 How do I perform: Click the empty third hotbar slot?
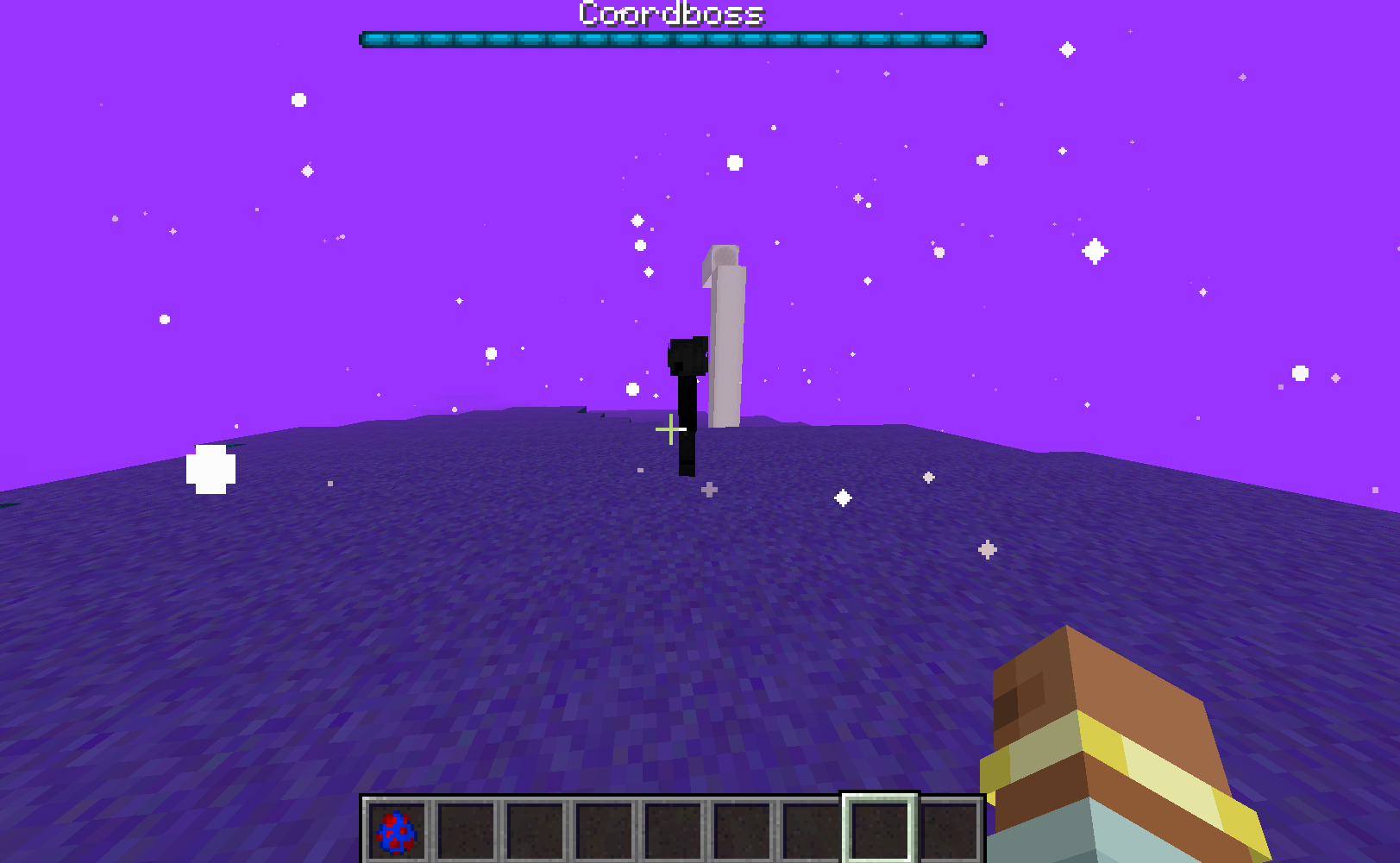[x=535, y=831]
